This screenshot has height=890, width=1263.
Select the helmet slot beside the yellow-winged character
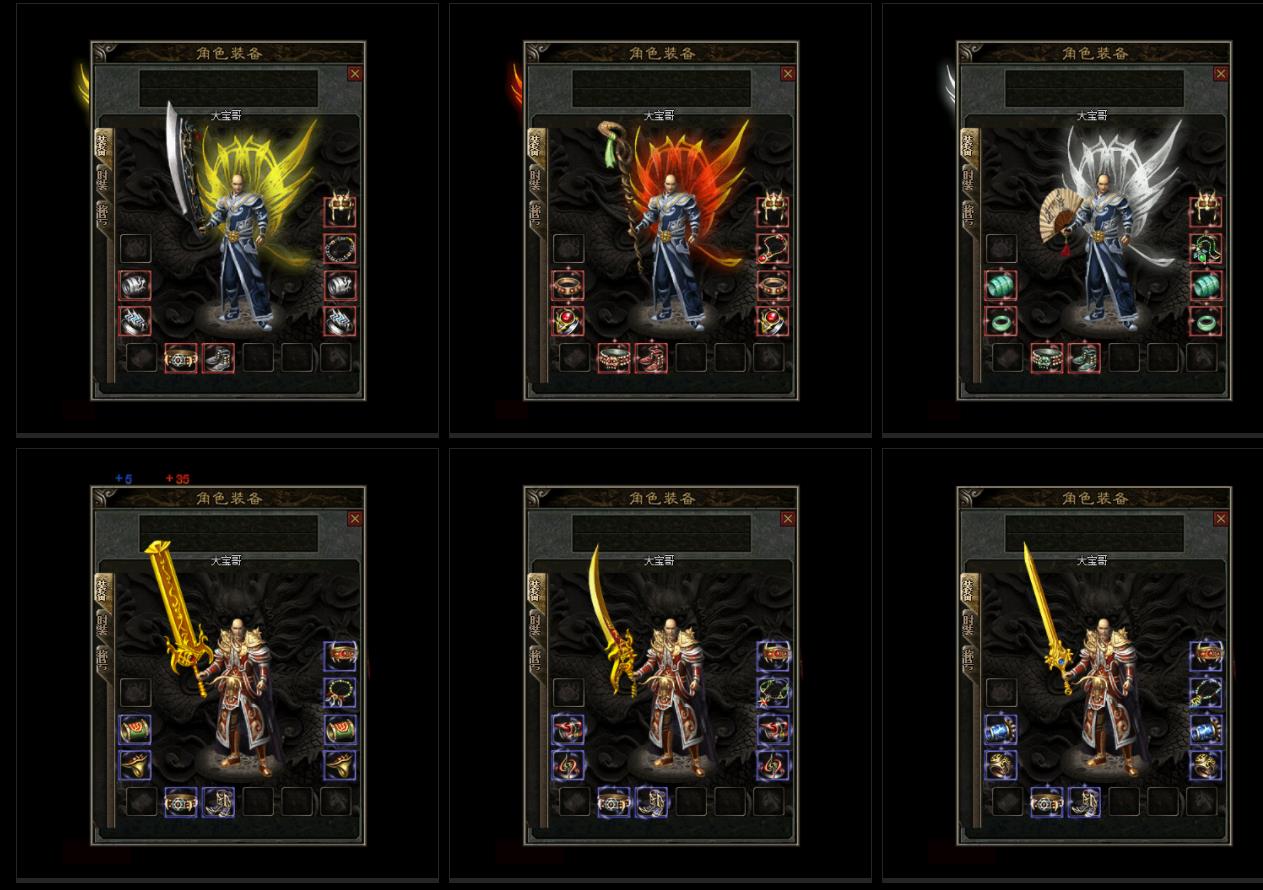click(x=340, y=211)
